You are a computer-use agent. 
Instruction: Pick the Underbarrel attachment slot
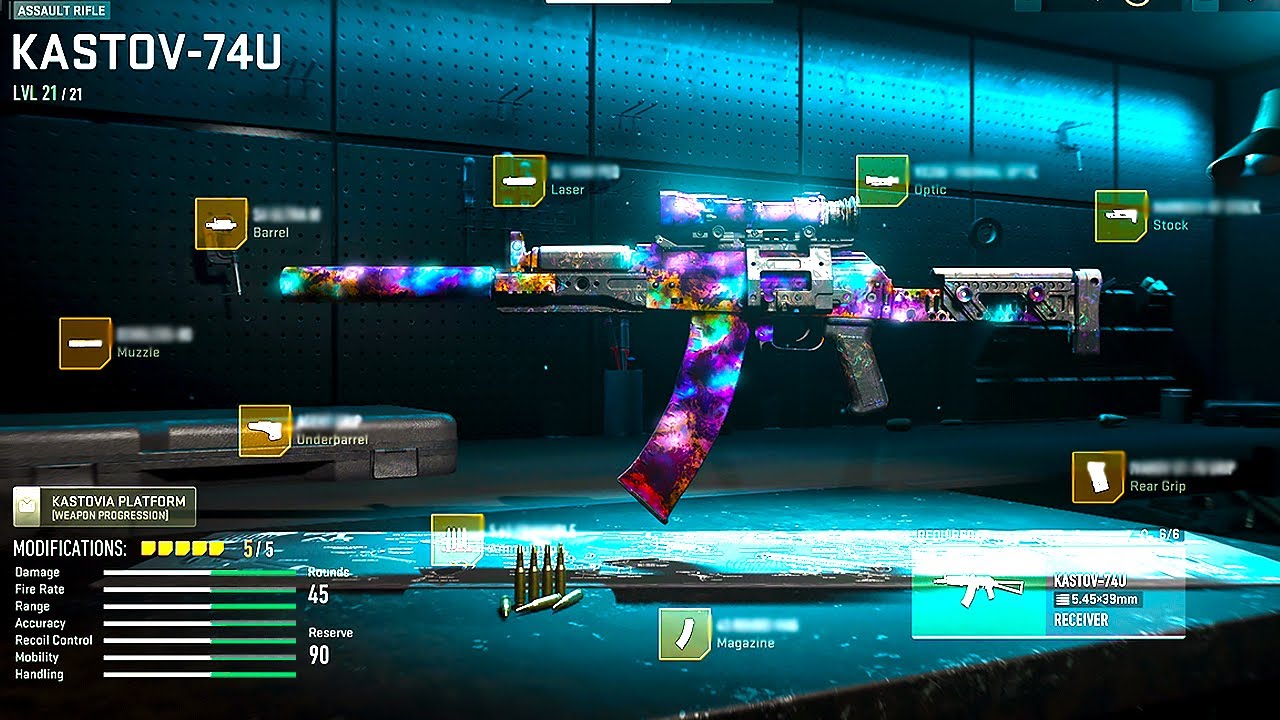click(265, 431)
